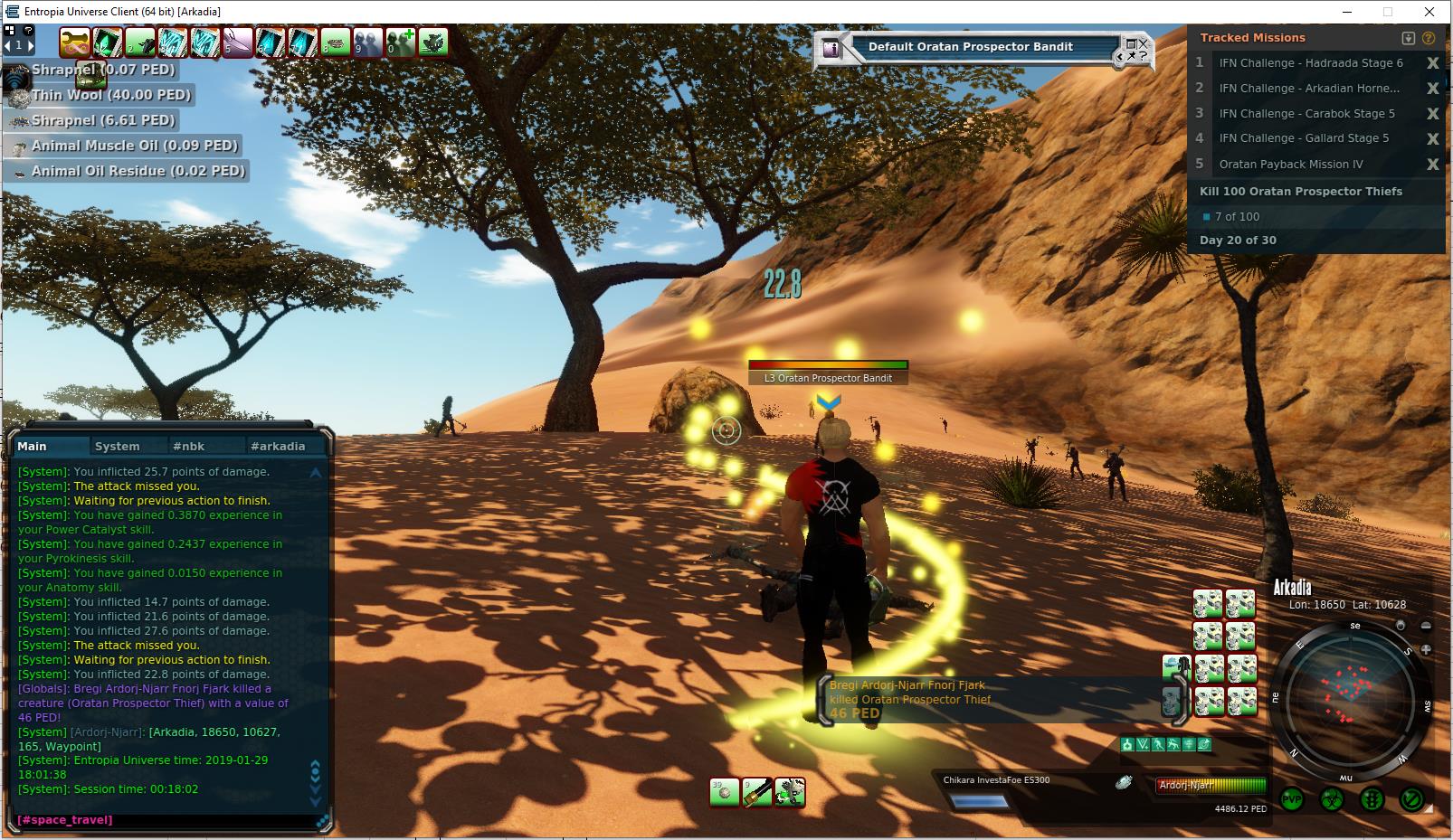Close the Oratan Prospector Bandit info panel

point(1143,42)
